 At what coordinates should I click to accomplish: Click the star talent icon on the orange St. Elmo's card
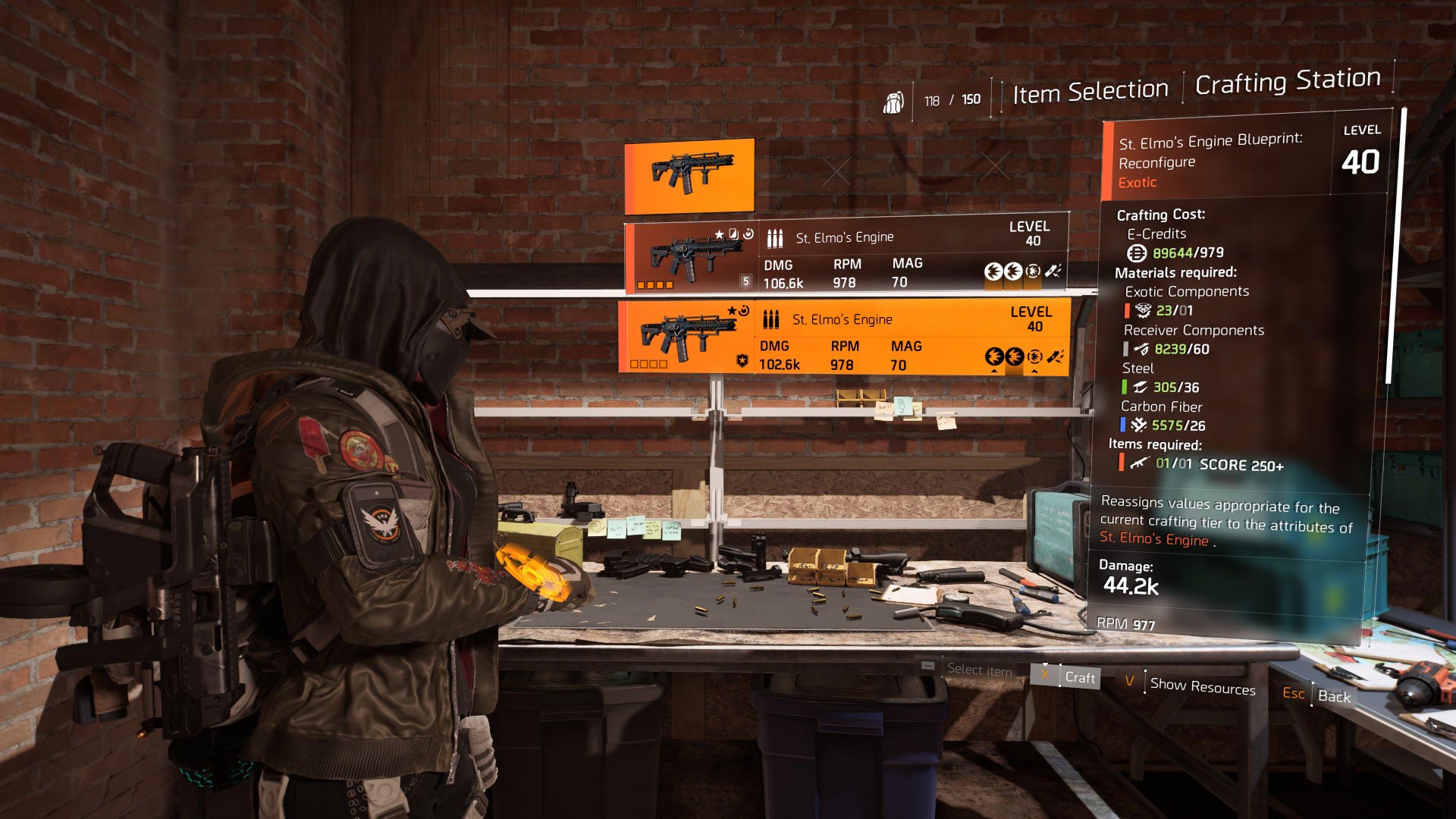pyautogui.click(x=732, y=310)
